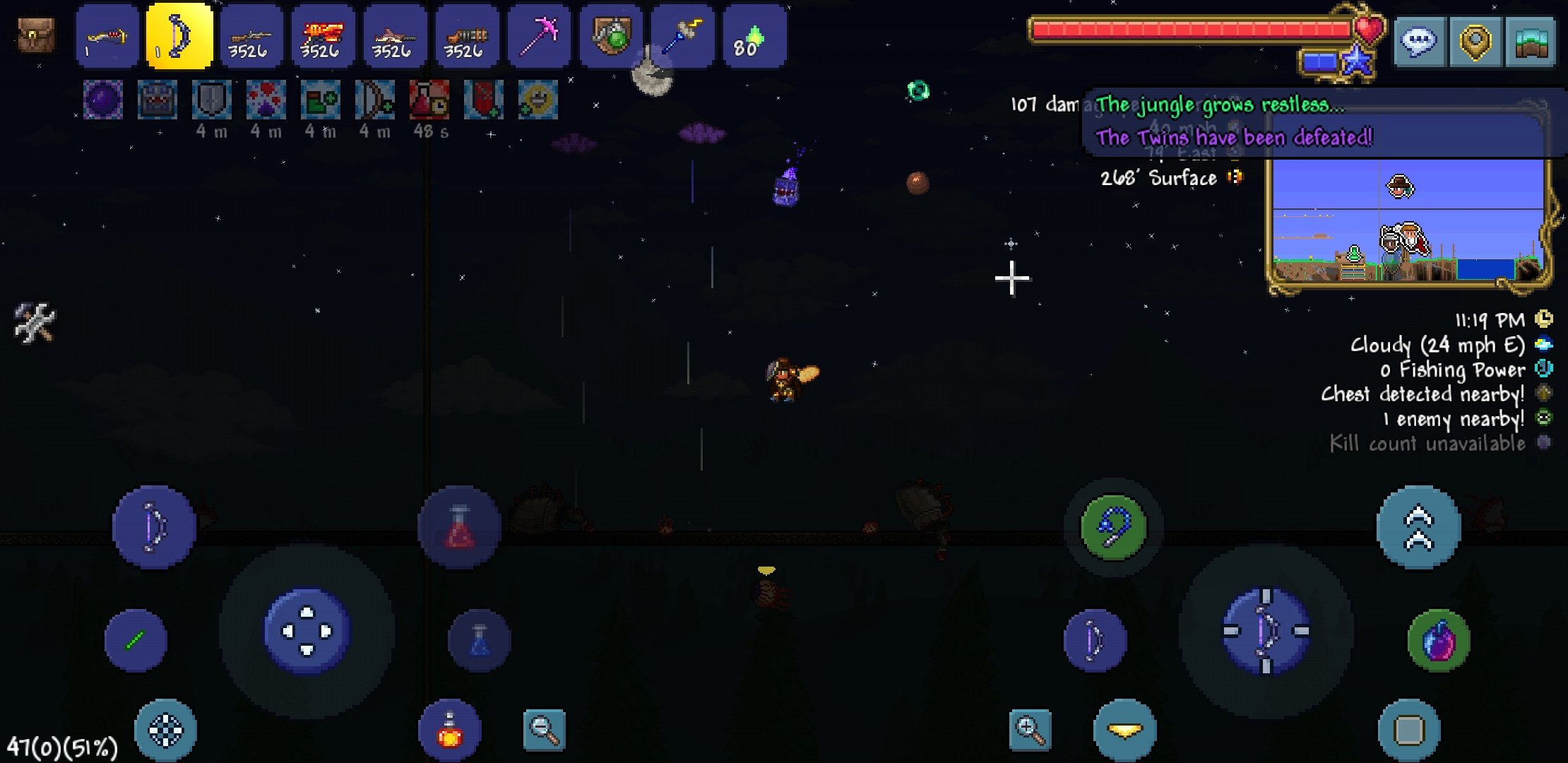Equip the Megashark gun from the hotbar
The image size is (1568, 763).
395,35
